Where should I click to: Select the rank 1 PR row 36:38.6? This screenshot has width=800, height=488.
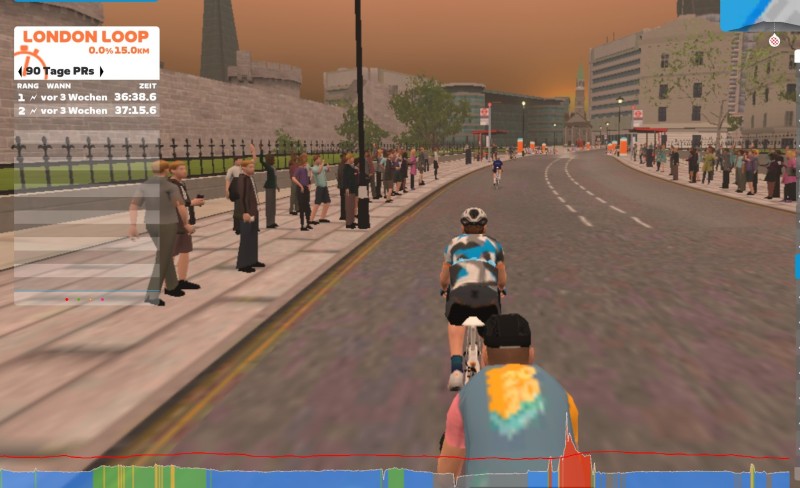pyautogui.click(x=86, y=97)
